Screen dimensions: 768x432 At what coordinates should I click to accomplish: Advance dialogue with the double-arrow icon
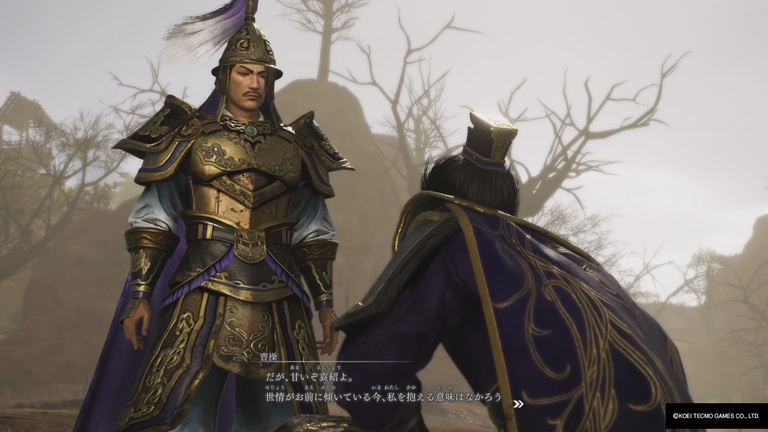(518, 404)
